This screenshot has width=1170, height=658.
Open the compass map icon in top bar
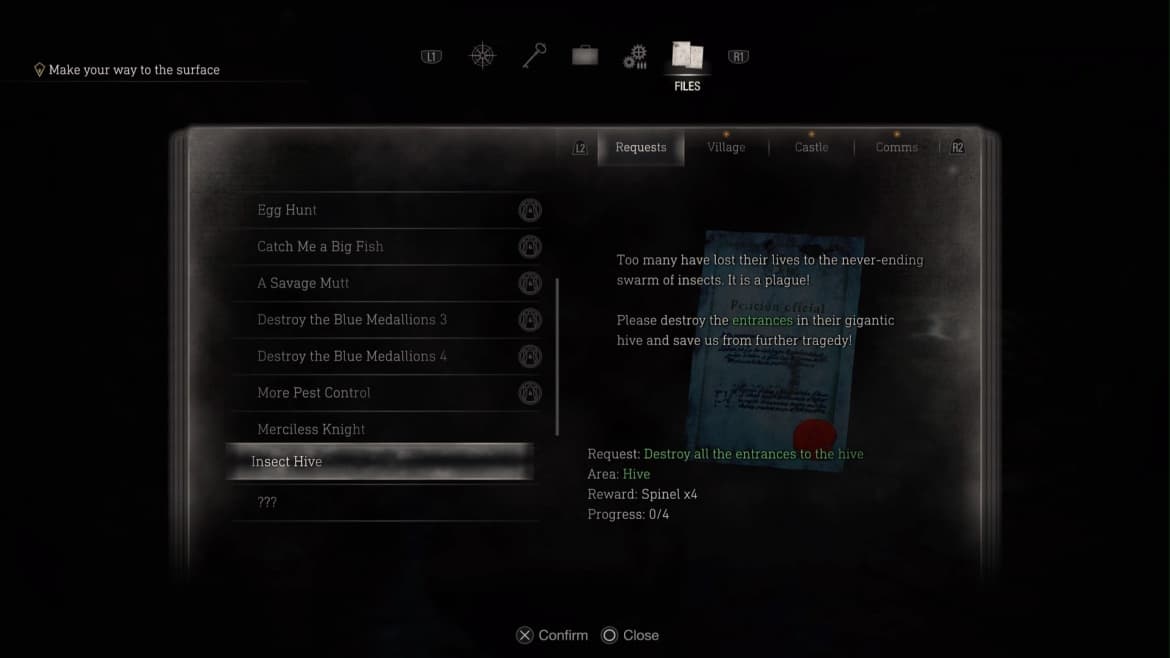(x=483, y=56)
